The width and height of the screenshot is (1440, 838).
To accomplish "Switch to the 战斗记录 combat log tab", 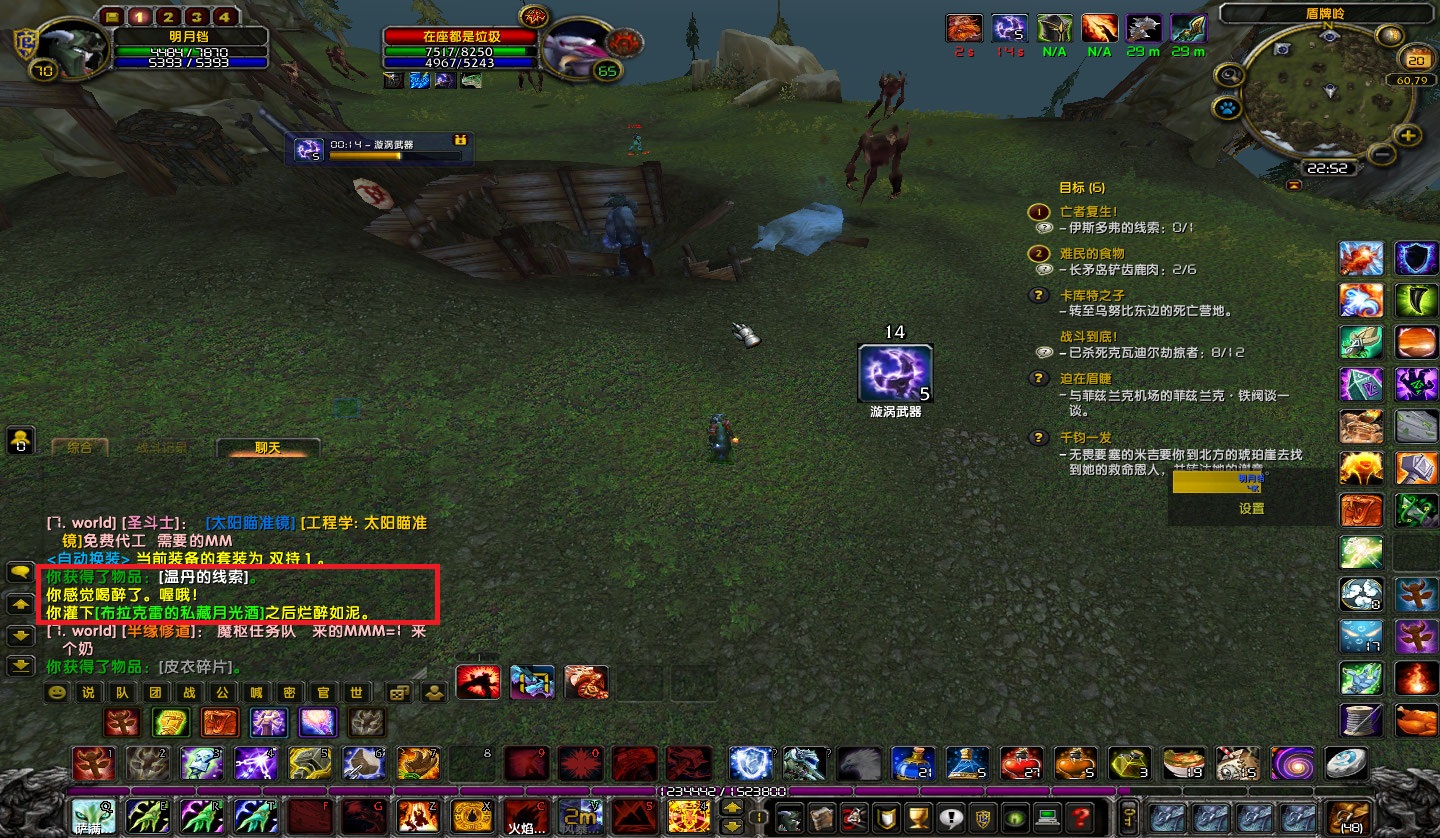I will [164, 447].
